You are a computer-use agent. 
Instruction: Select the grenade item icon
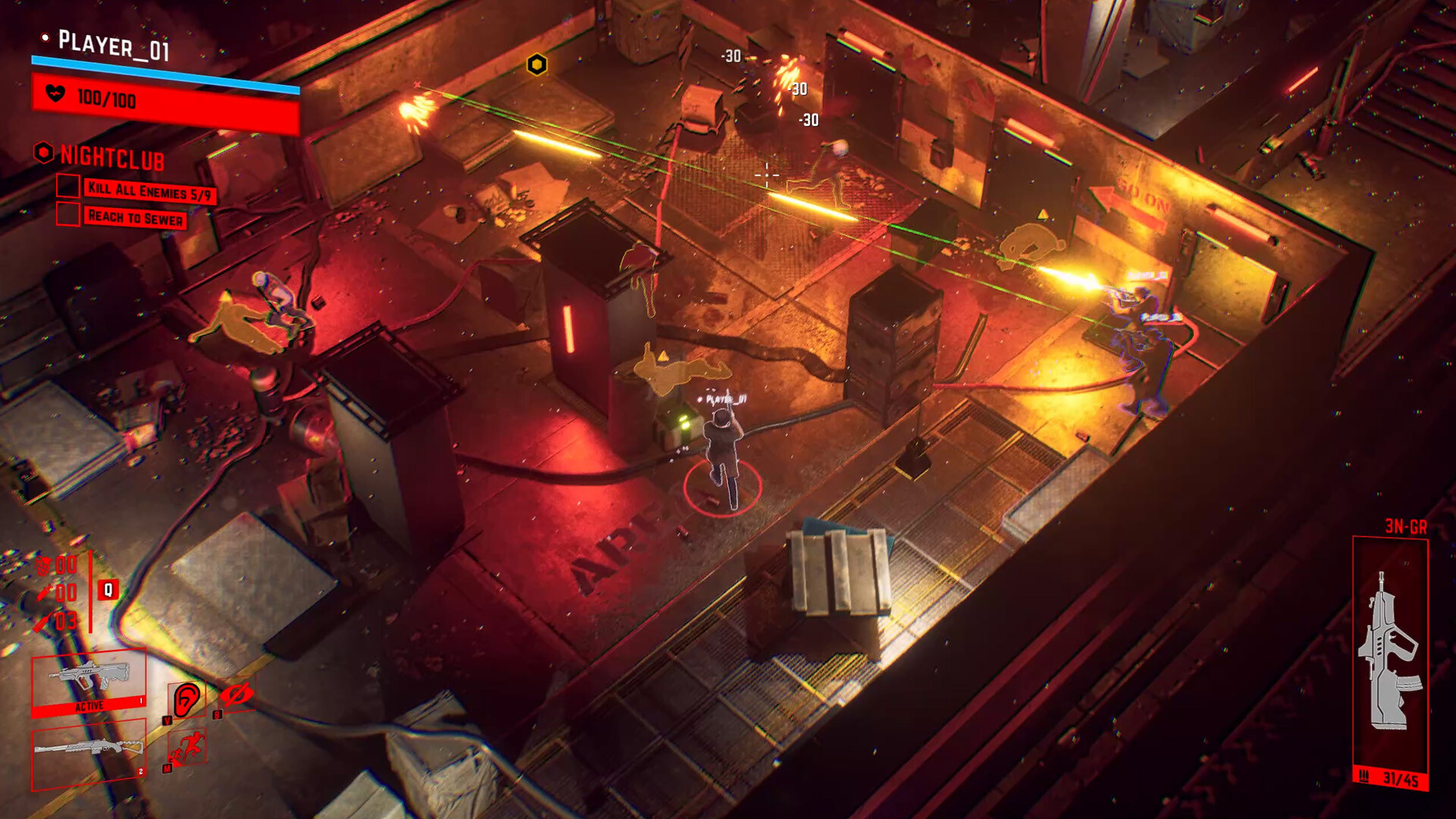44,566
